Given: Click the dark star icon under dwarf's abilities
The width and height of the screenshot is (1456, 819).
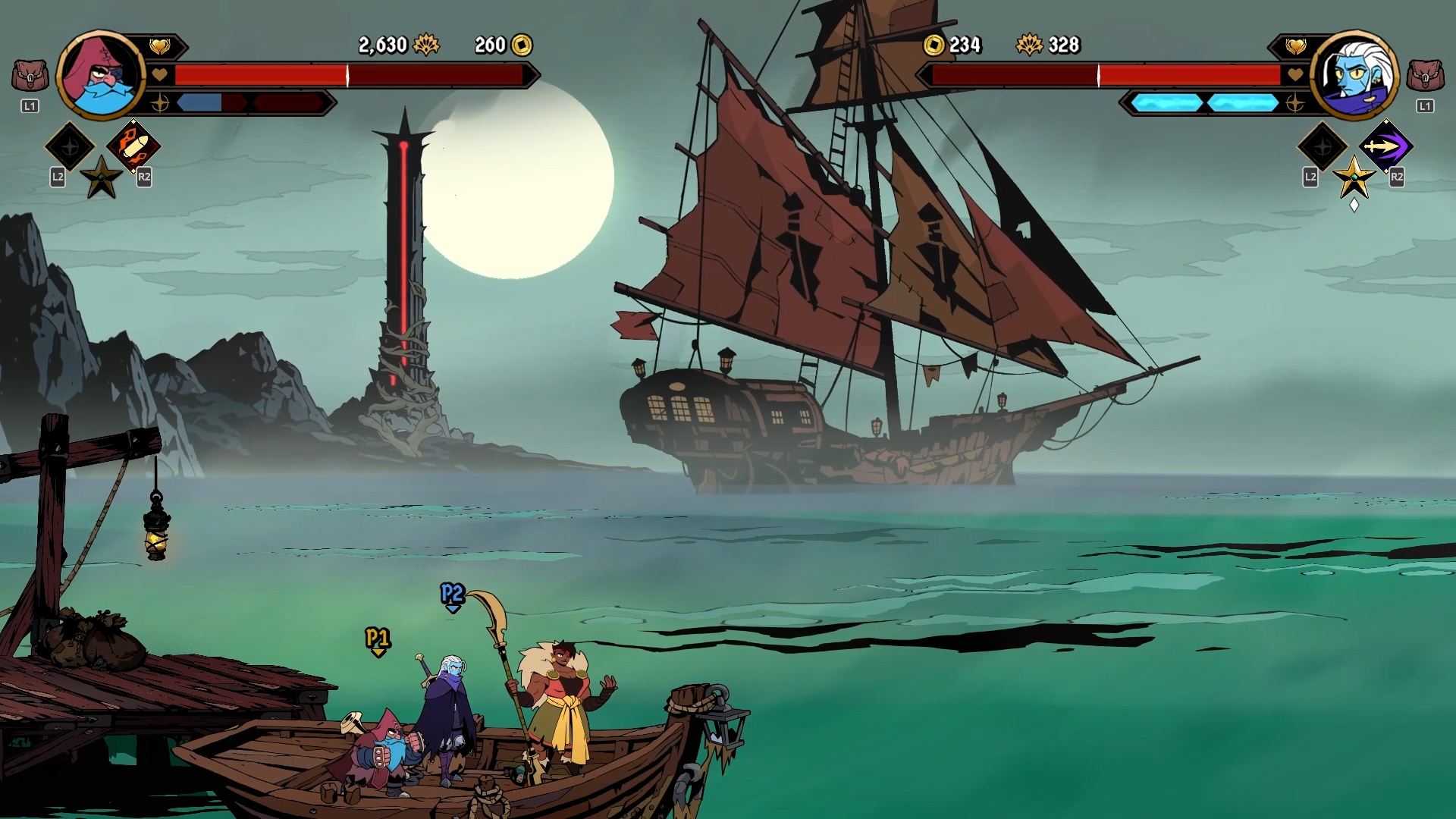Looking at the screenshot, I should (x=102, y=178).
